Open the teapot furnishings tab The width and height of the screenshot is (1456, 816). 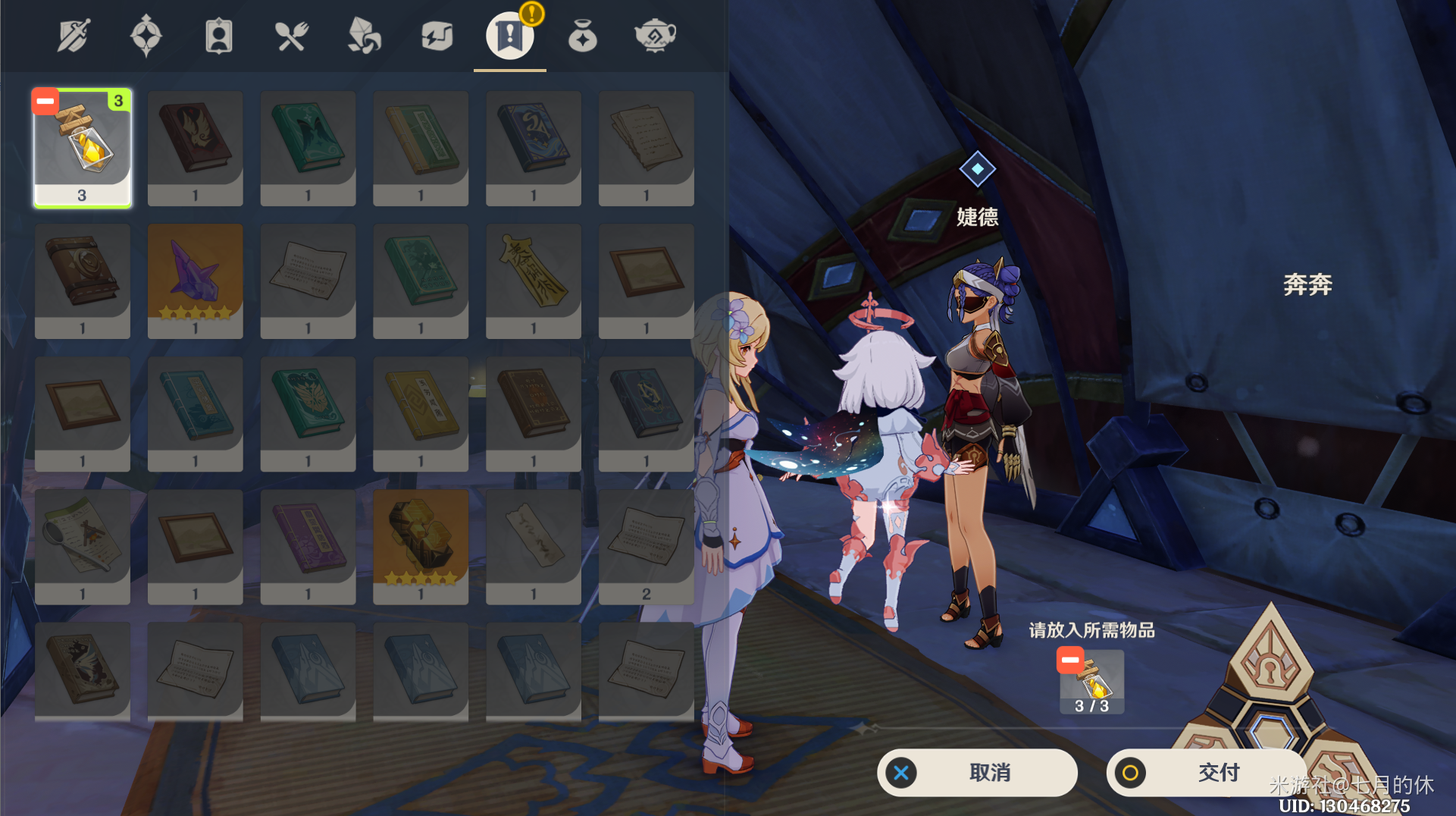[655, 36]
